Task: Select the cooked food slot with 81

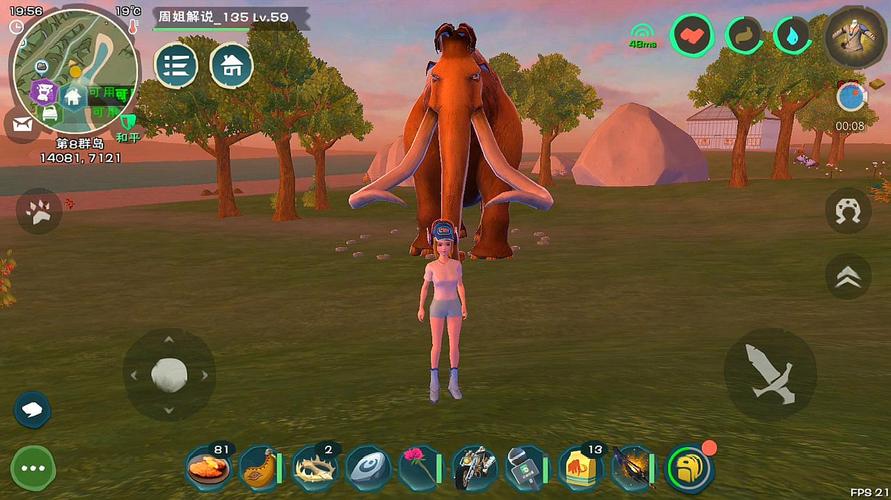Action: (x=208, y=466)
